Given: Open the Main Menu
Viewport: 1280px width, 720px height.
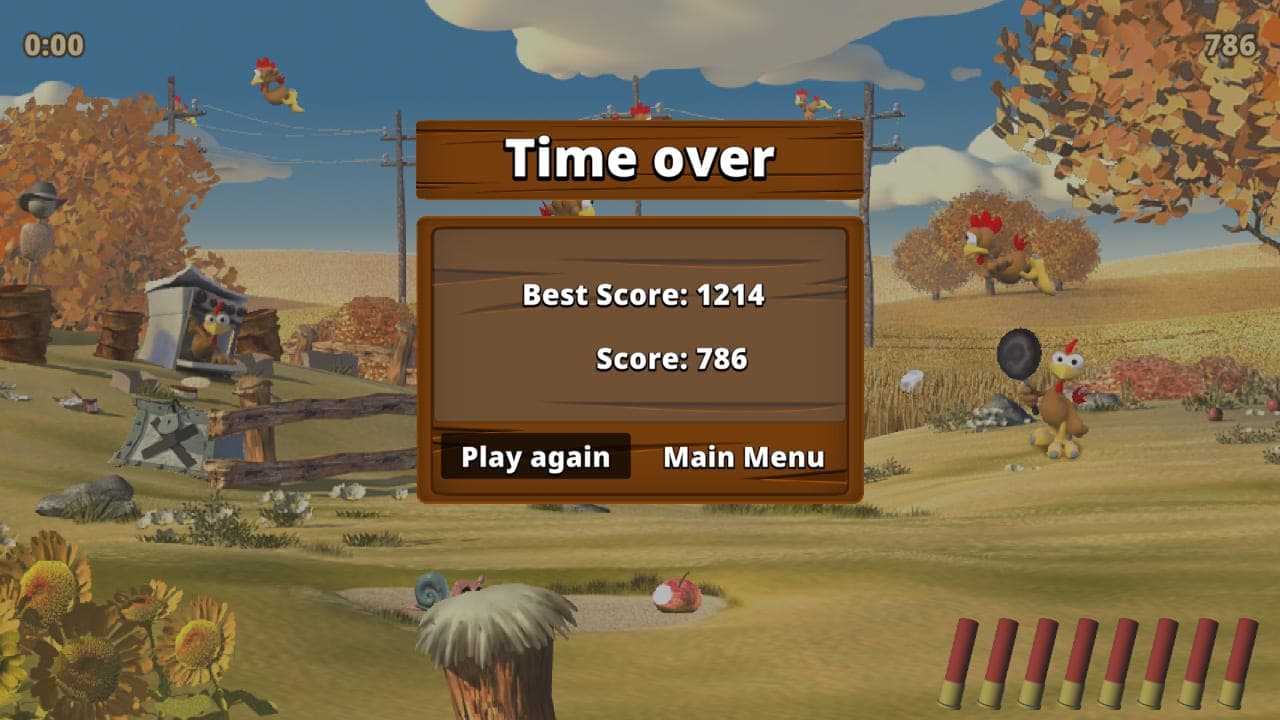Looking at the screenshot, I should click(x=744, y=457).
